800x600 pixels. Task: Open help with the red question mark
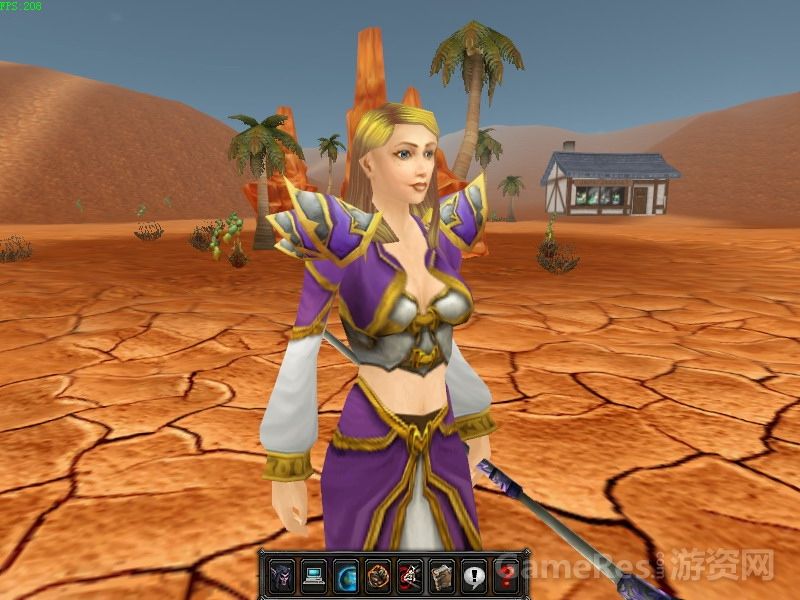coord(506,574)
